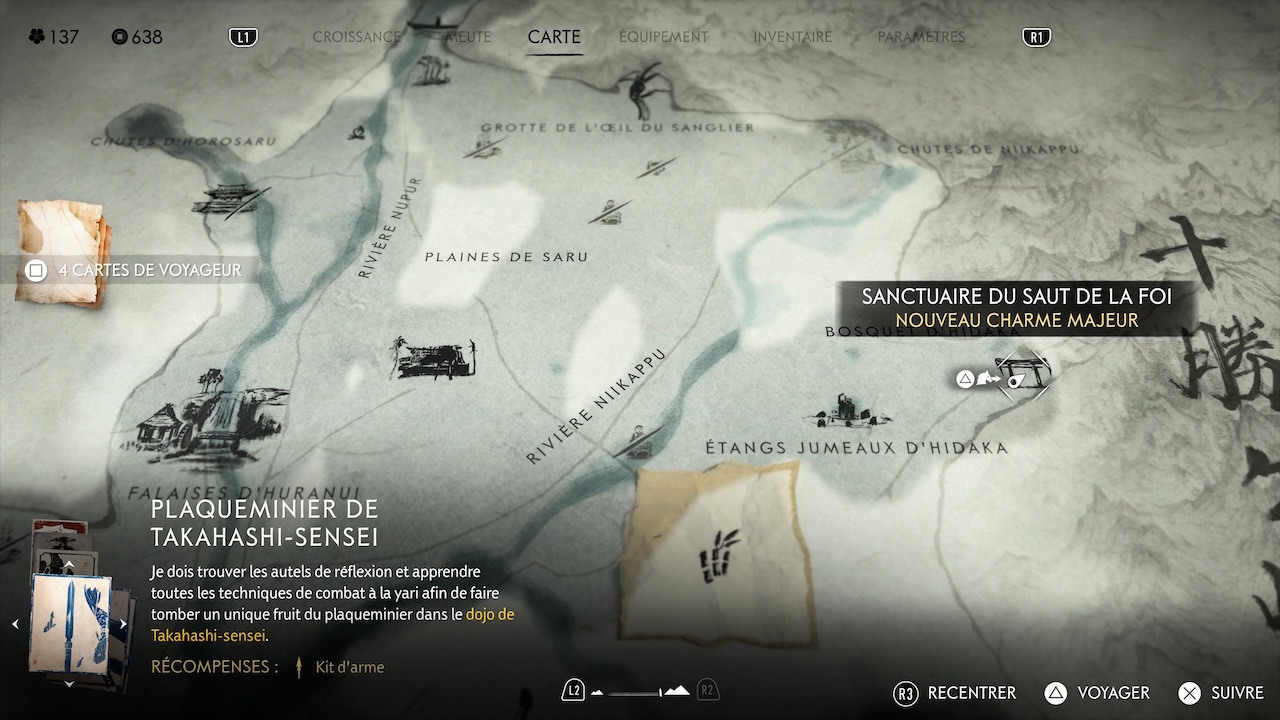Image resolution: width=1280 pixels, height=720 pixels.
Task: Open the Meute tab
Action: pyautogui.click(x=468, y=37)
